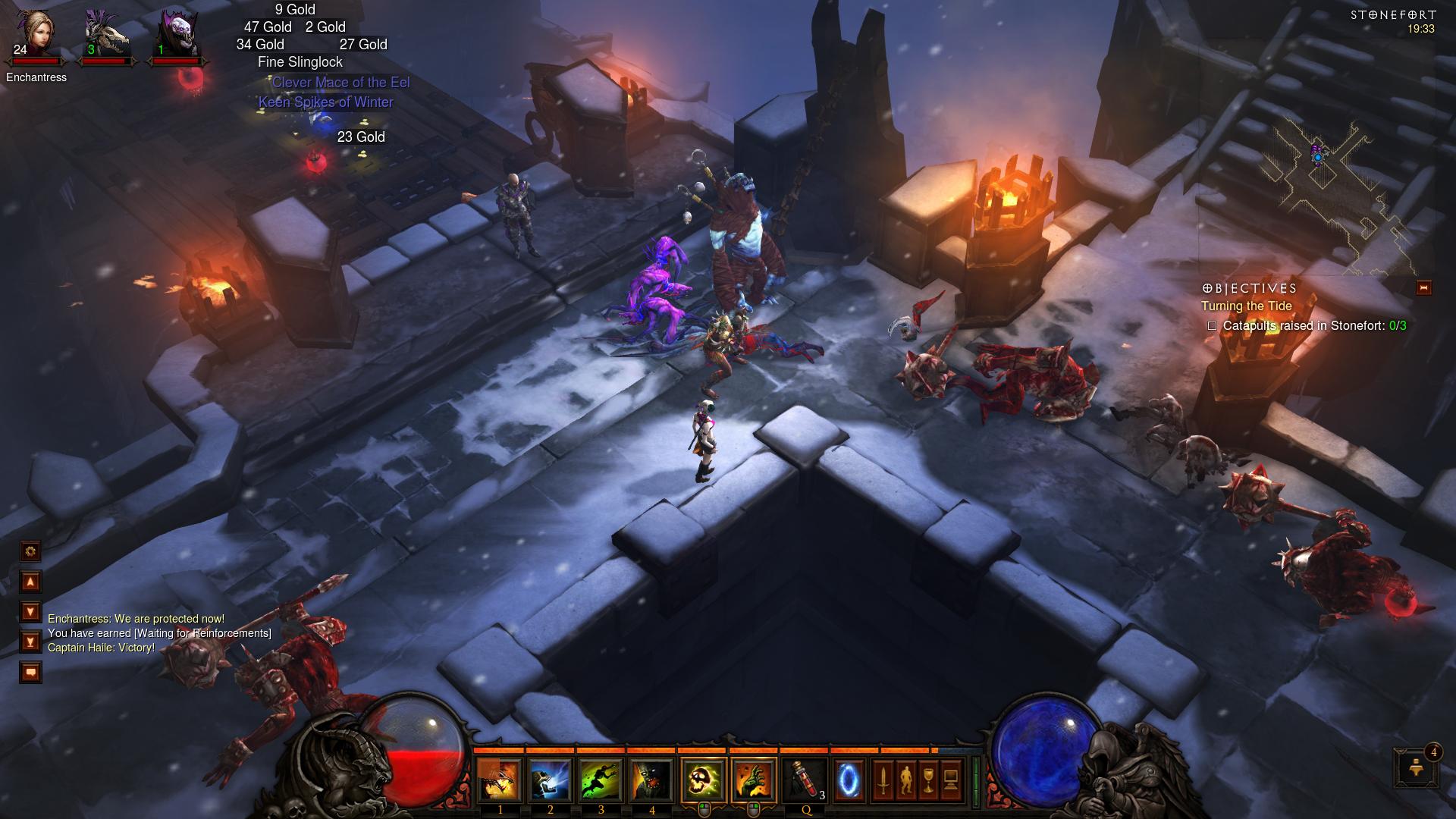Cast the zombie face skill
Screen dimensions: 1456x819
651,780
